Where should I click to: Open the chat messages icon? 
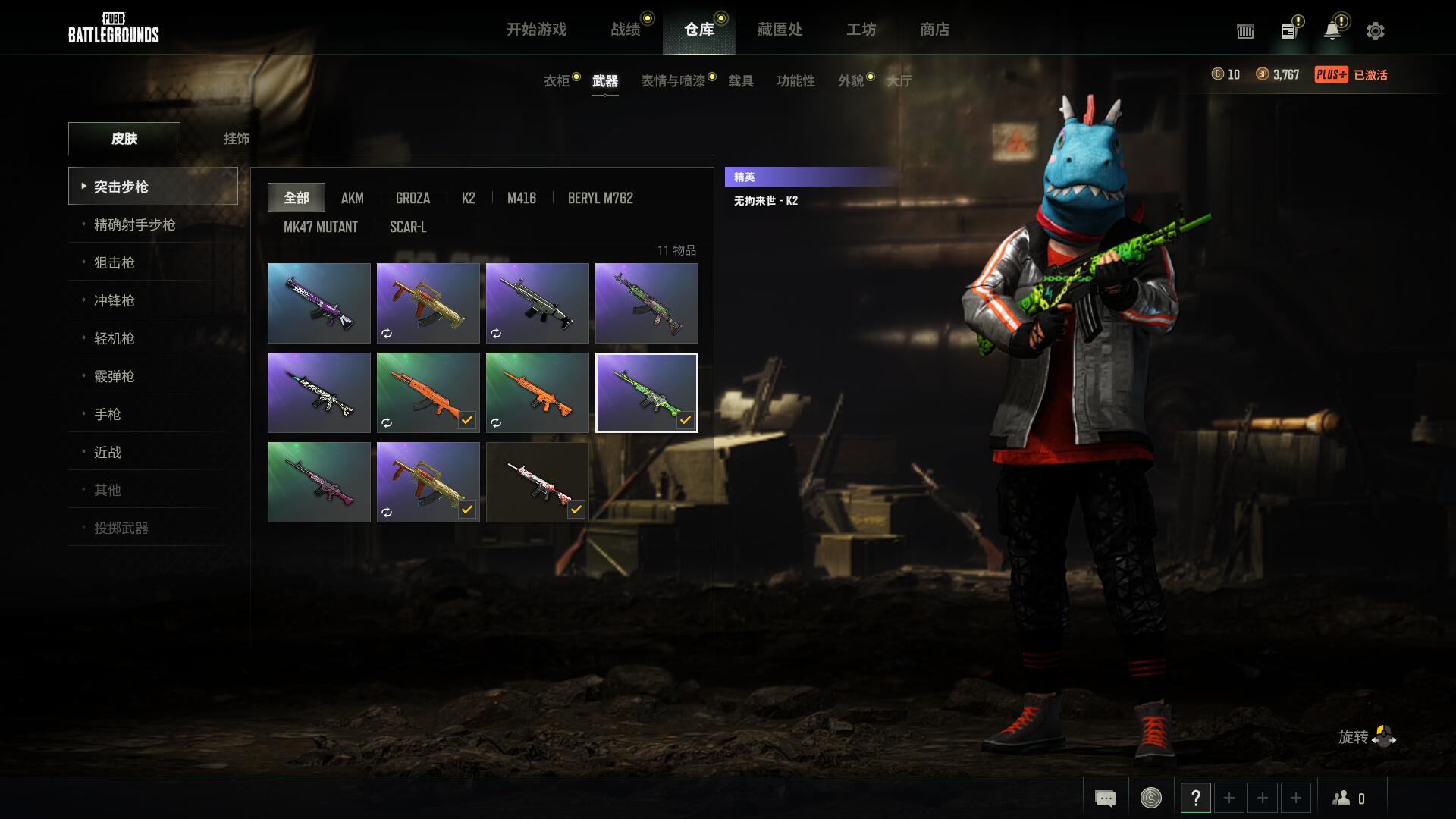click(x=1105, y=798)
